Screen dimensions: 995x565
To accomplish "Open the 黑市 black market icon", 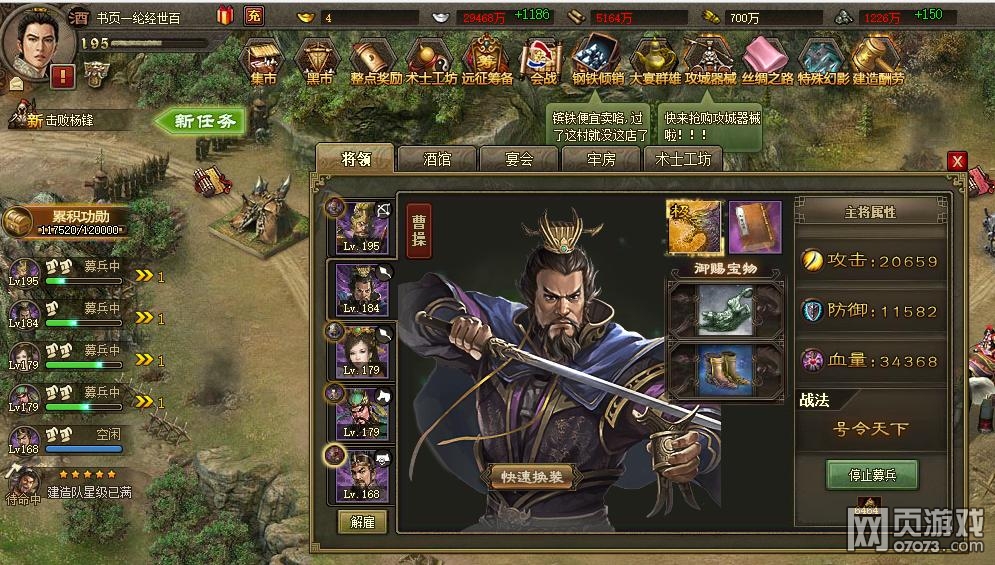I will click(320, 62).
